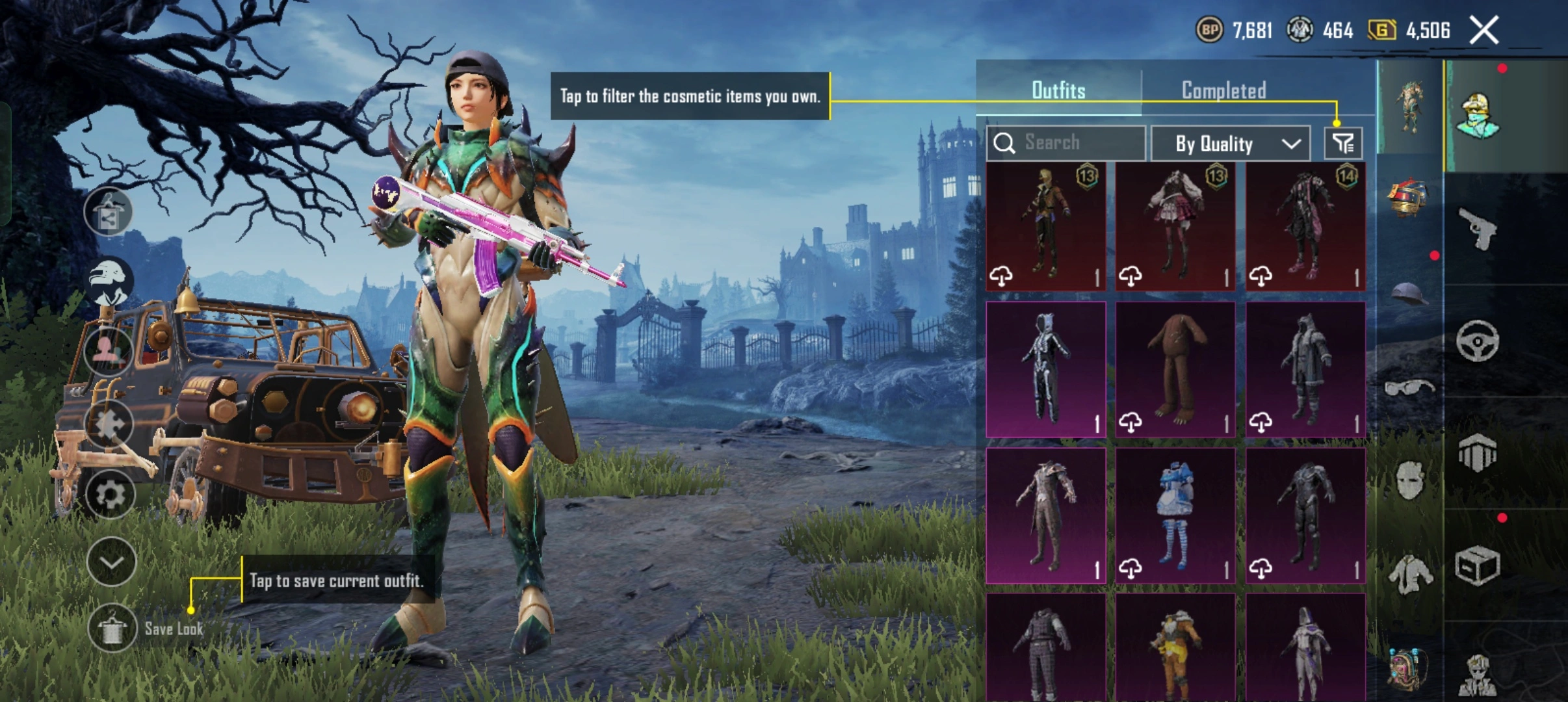Type in the outfit Search field

(1079, 143)
